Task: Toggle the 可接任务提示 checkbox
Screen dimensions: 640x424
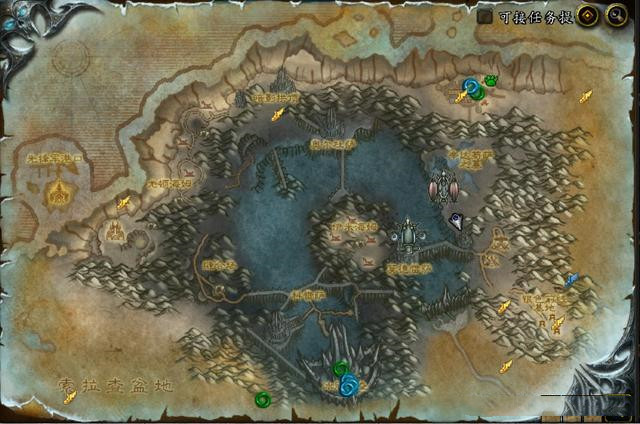Action: [x=485, y=16]
